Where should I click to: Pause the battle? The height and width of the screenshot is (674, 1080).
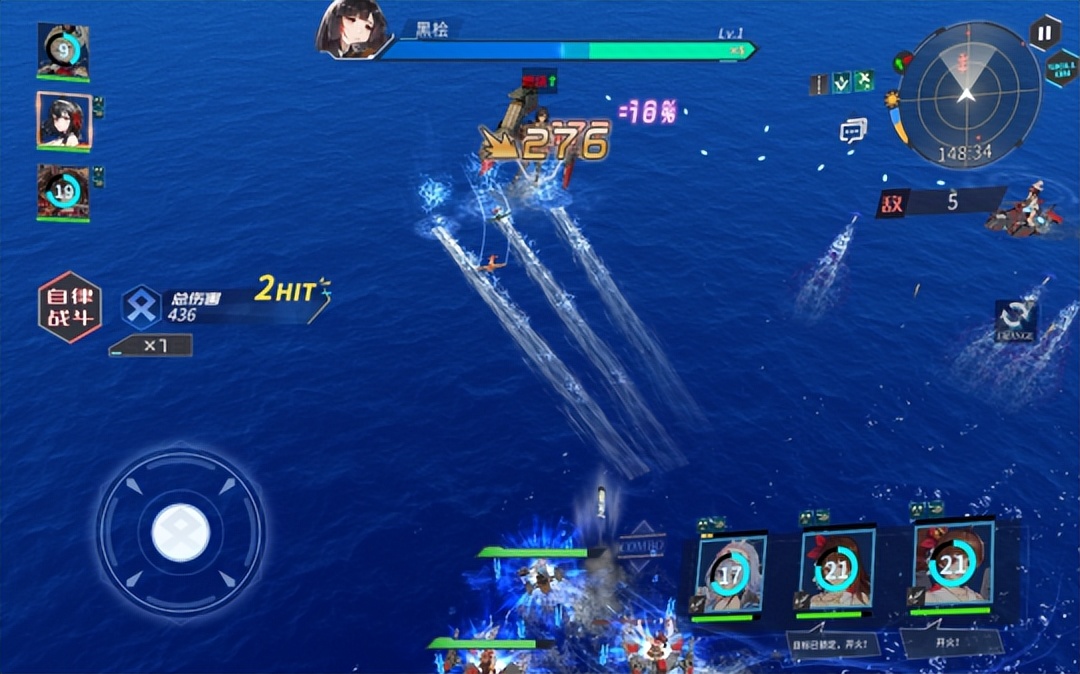(1045, 32)
